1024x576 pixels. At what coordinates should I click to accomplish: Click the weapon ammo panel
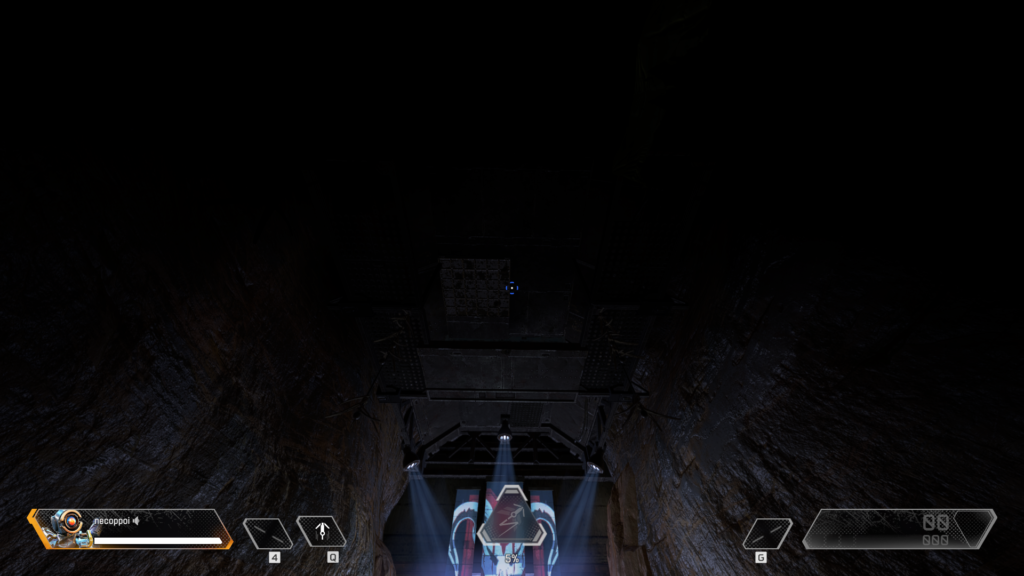coord(900,529)
